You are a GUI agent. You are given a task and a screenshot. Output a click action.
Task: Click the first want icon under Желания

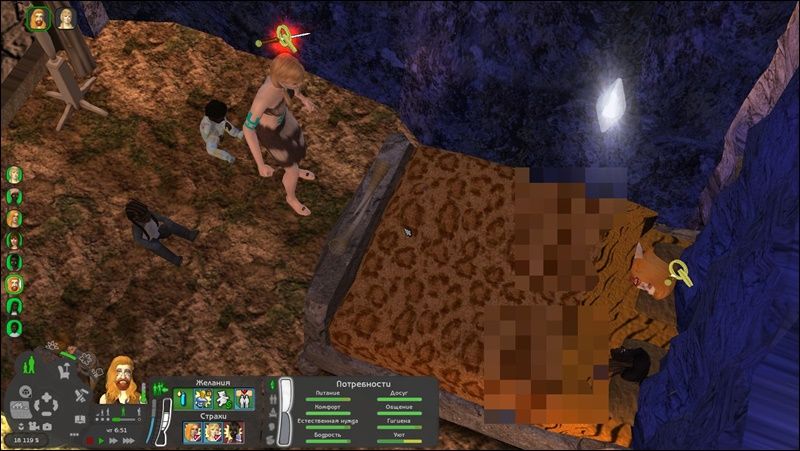pos(182,399)
